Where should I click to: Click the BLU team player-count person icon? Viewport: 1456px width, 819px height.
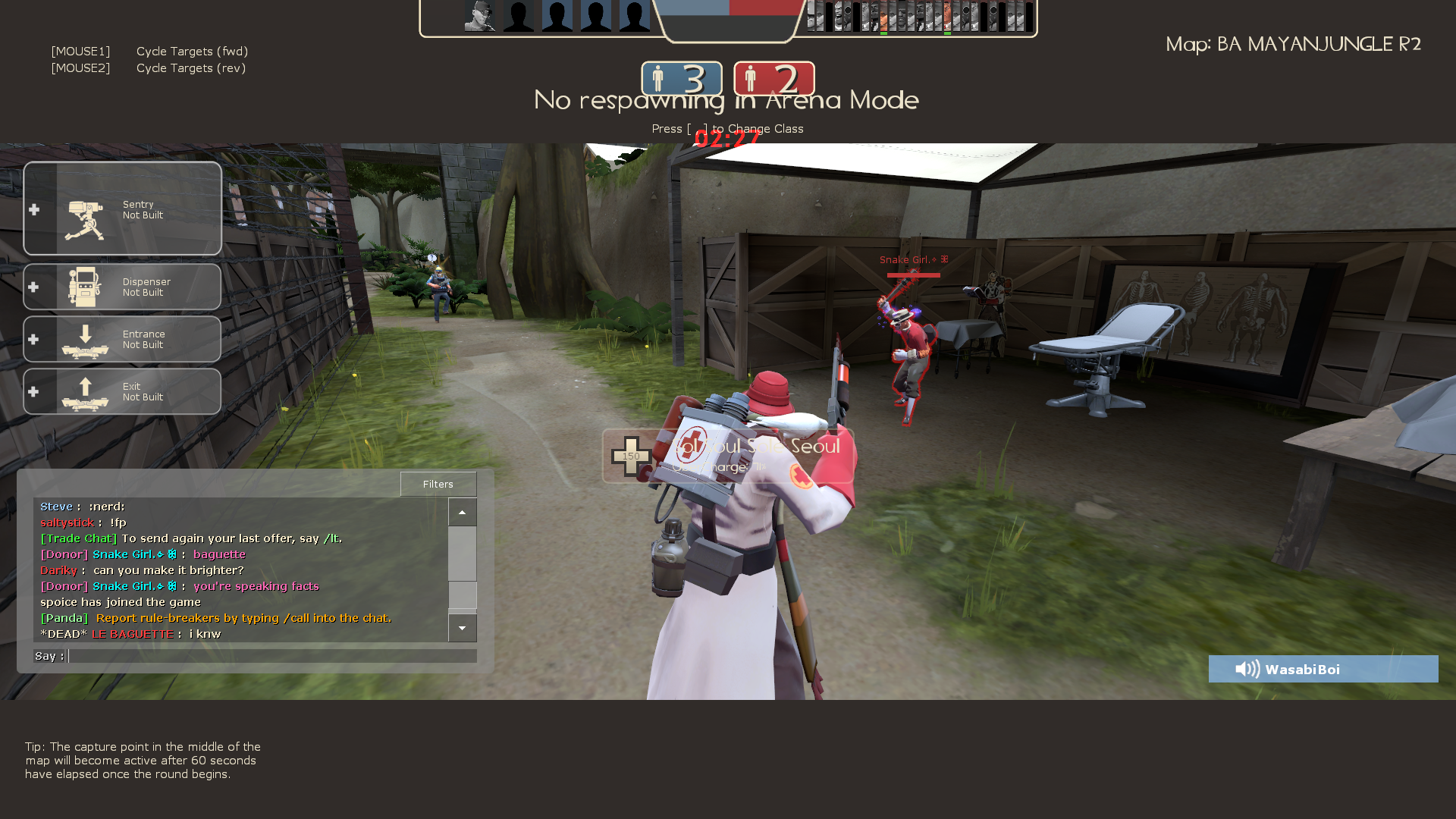click(659, 78)
